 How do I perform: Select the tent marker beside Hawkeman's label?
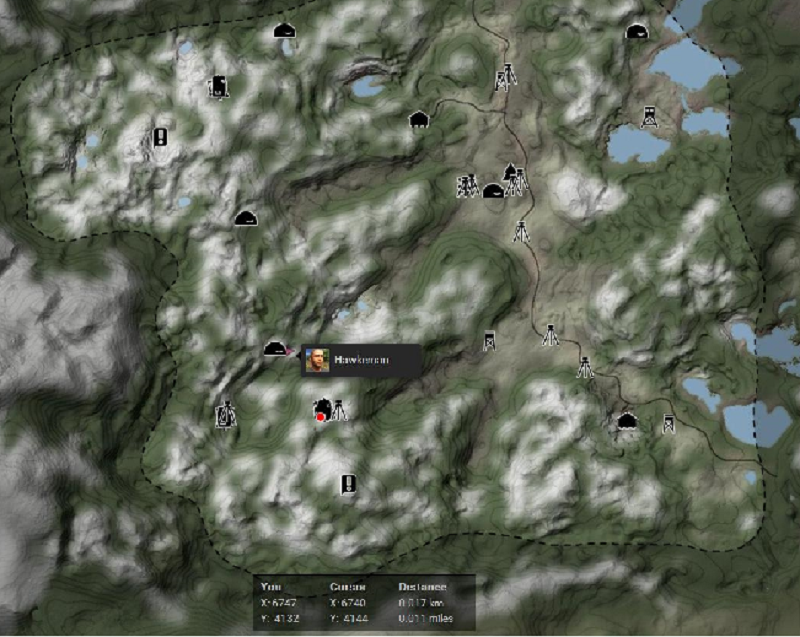276,348
